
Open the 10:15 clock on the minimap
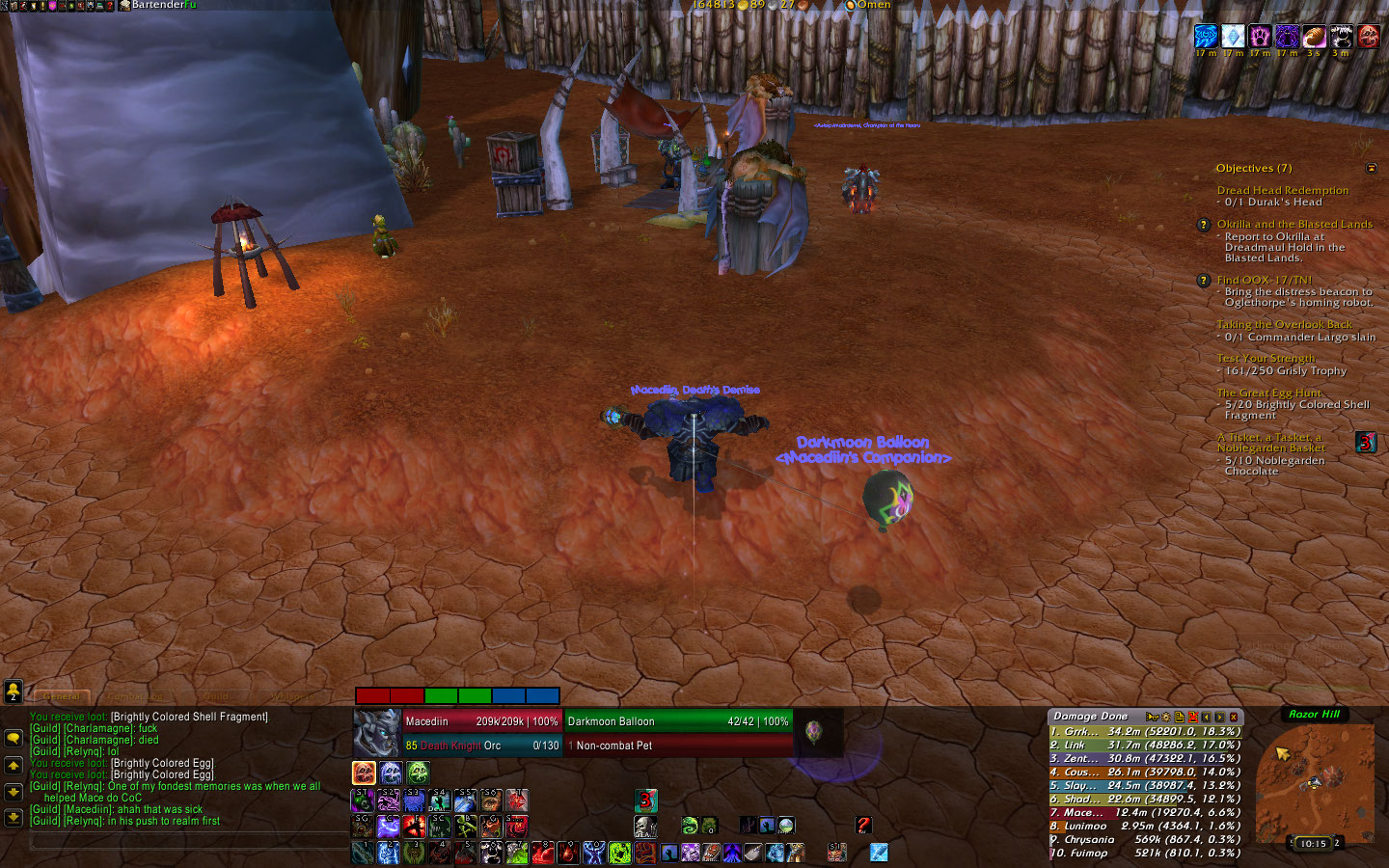click(1313, 844)
